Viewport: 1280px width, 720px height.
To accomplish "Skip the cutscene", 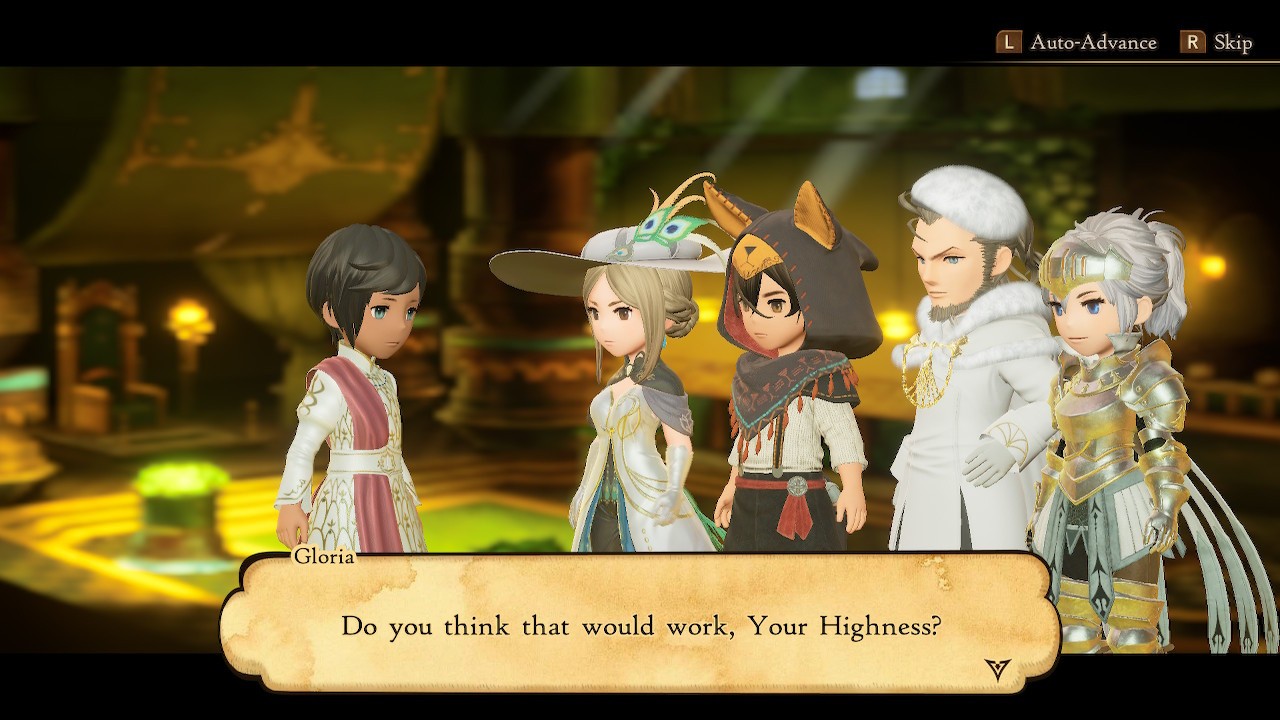I will (x=1217, y=42).
